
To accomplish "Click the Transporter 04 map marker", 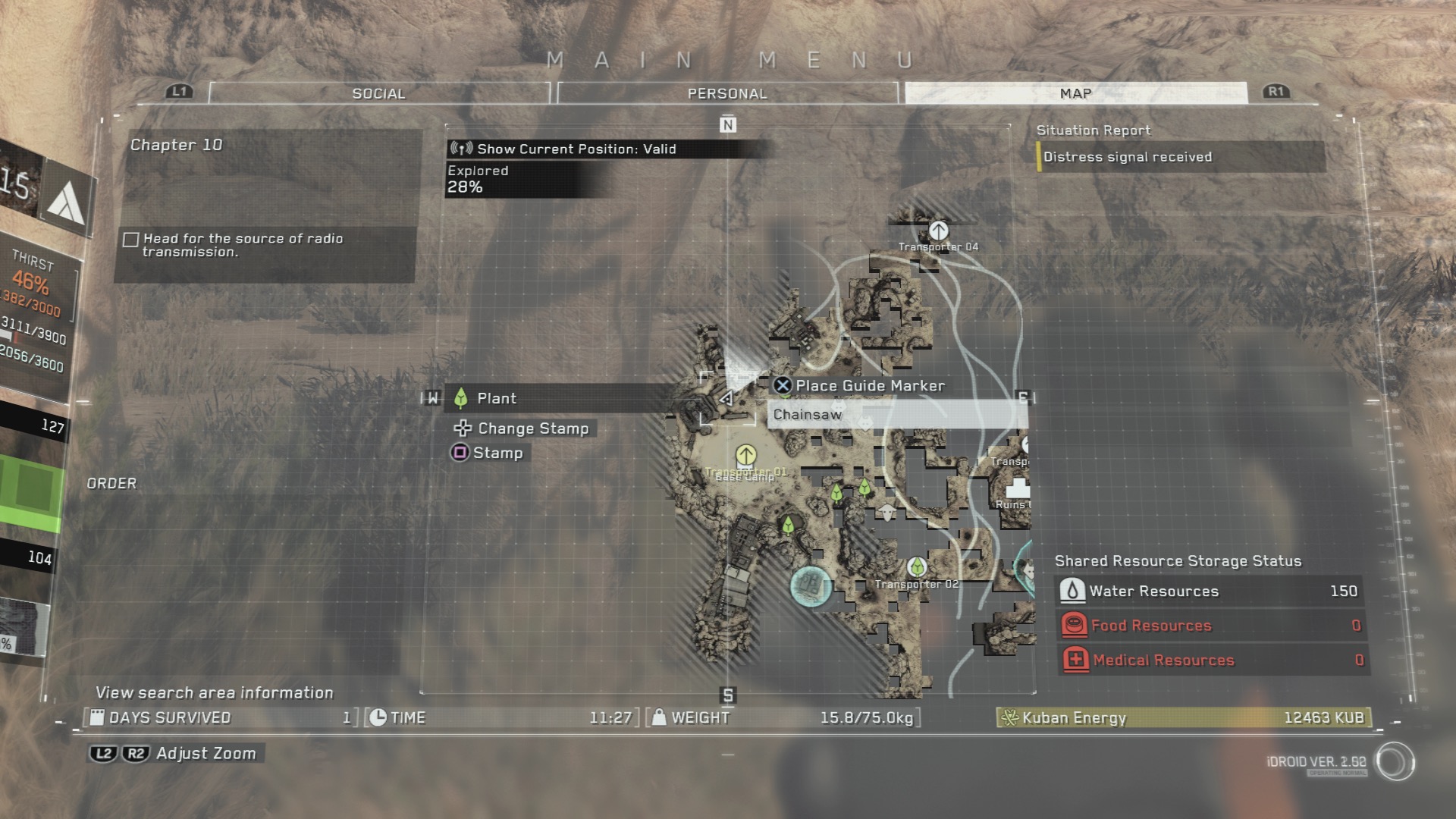I will tap(938, 231).
